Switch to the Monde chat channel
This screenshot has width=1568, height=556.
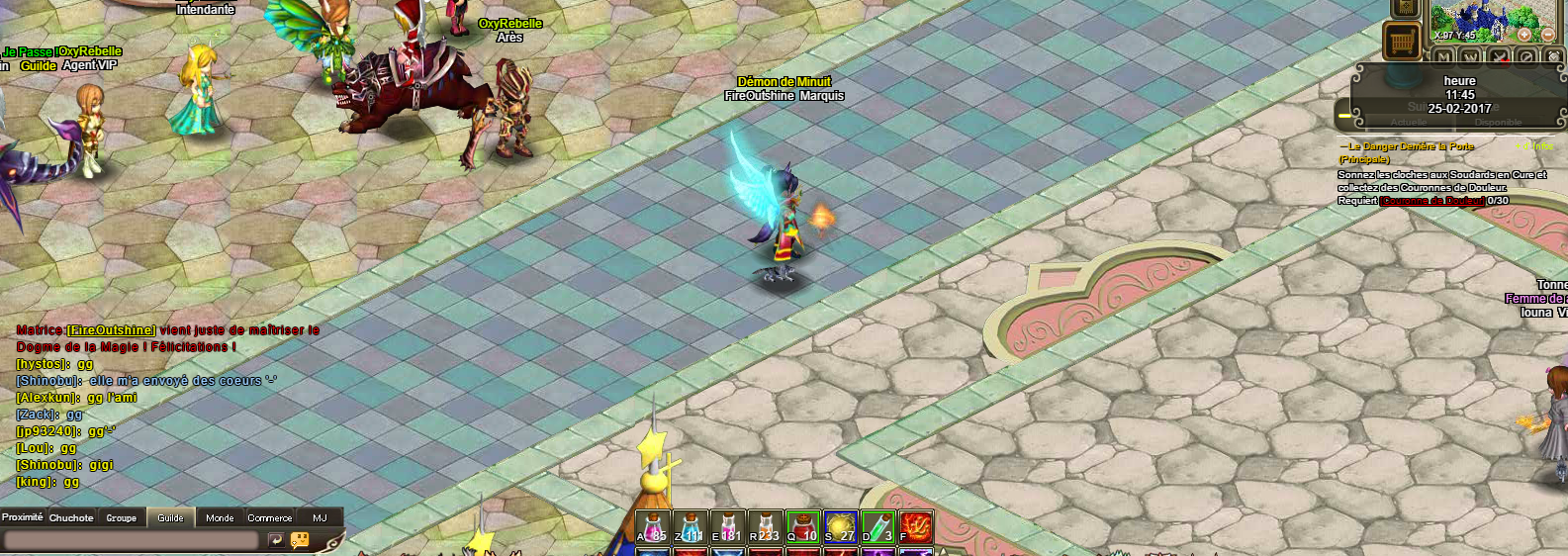click(x=220, y=517)
